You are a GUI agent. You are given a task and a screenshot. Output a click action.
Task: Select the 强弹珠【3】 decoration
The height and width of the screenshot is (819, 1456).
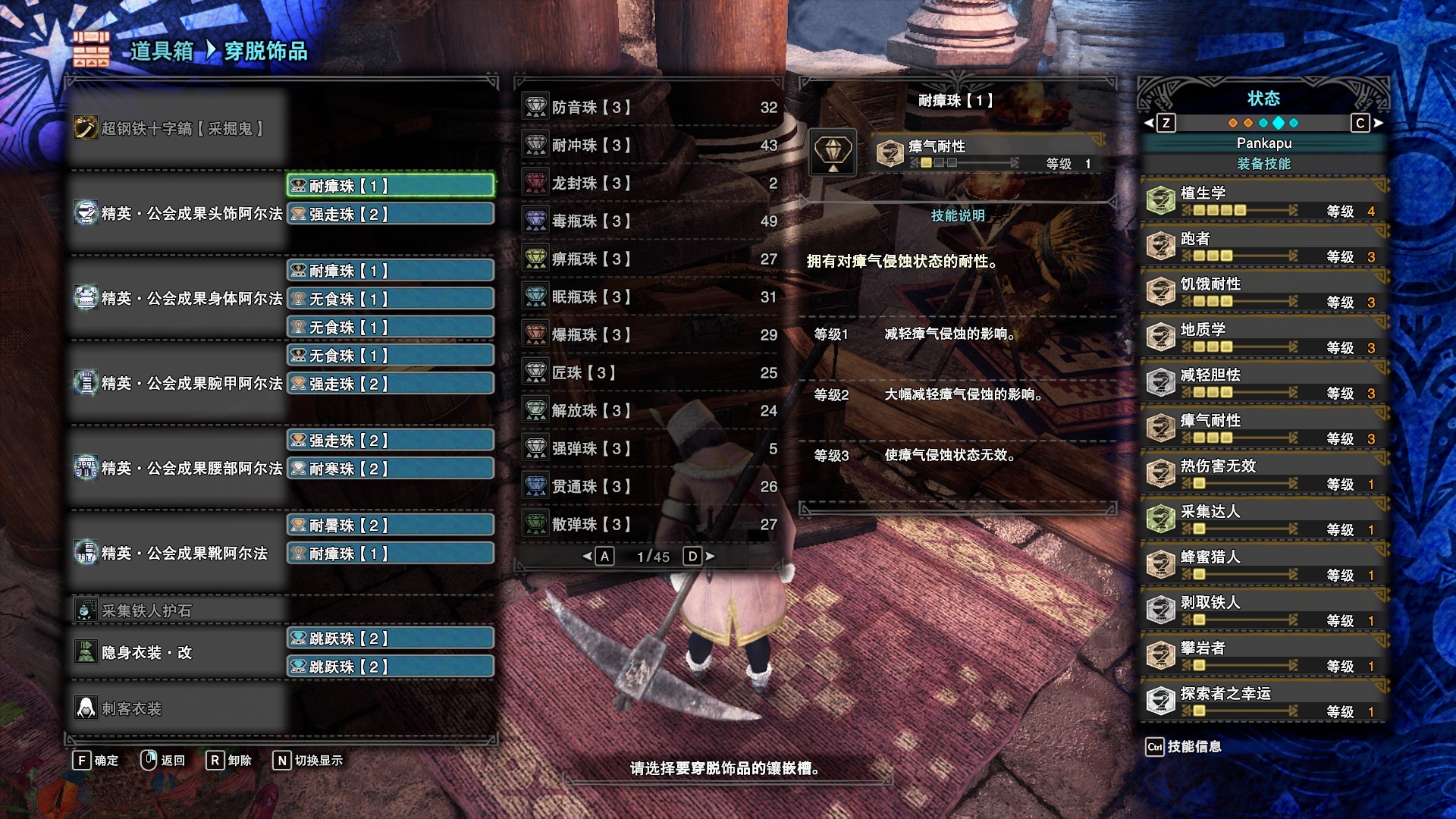click(x=650, y=449)
